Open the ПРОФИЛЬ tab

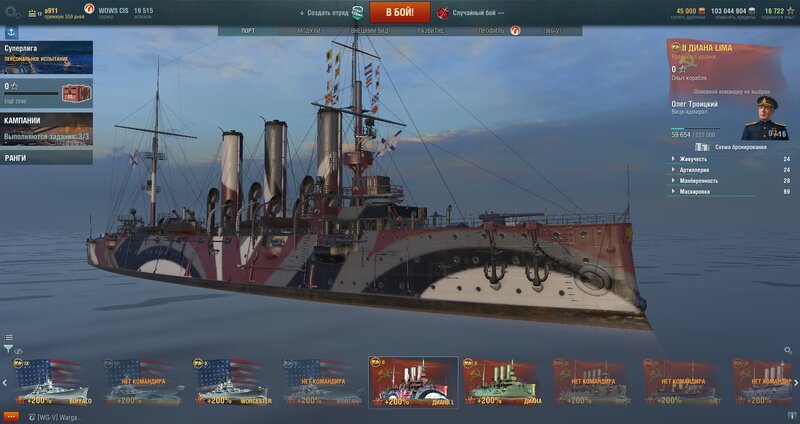pos(491,31)
